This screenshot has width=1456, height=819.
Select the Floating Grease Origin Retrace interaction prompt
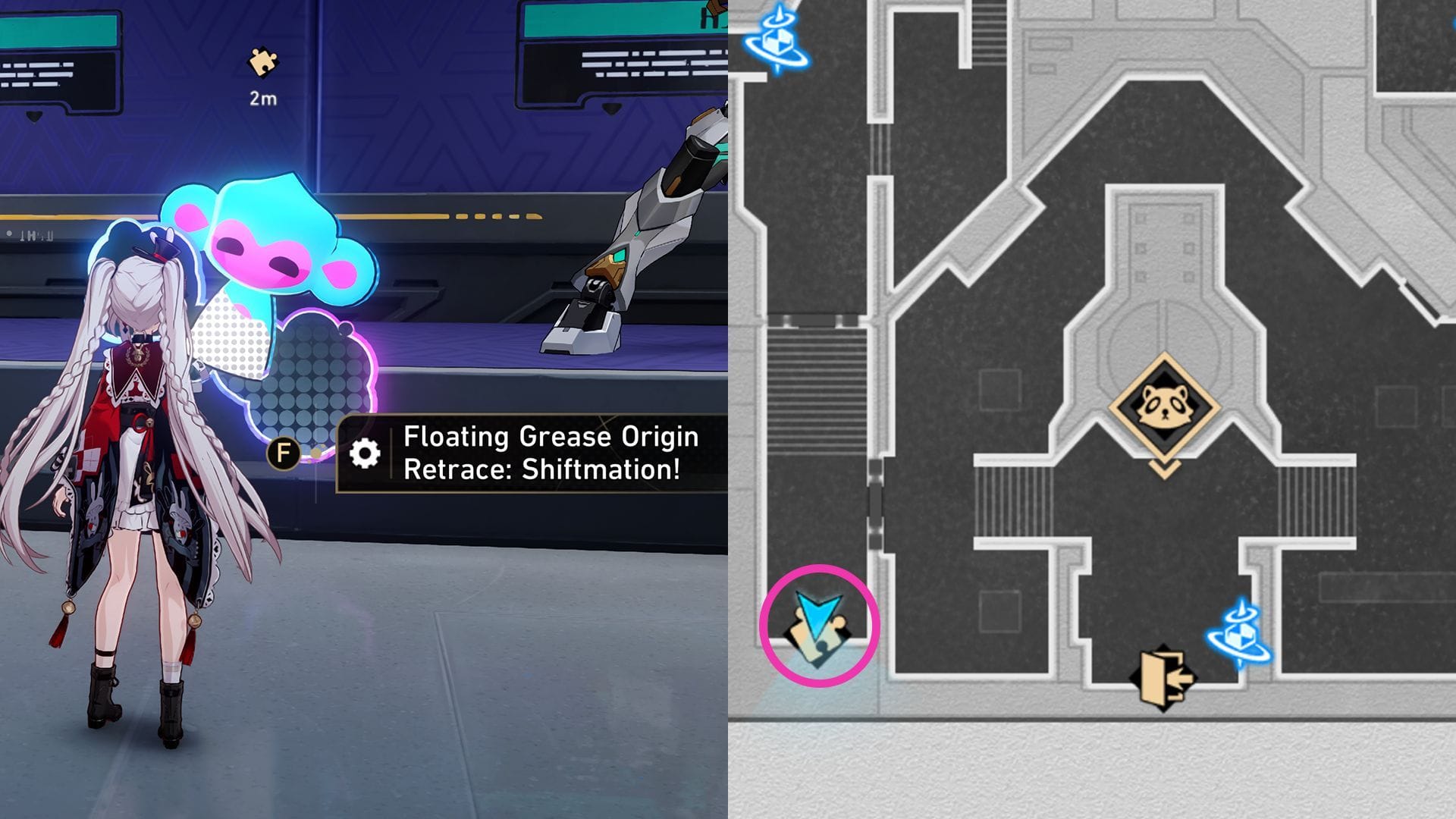[531, 453]
